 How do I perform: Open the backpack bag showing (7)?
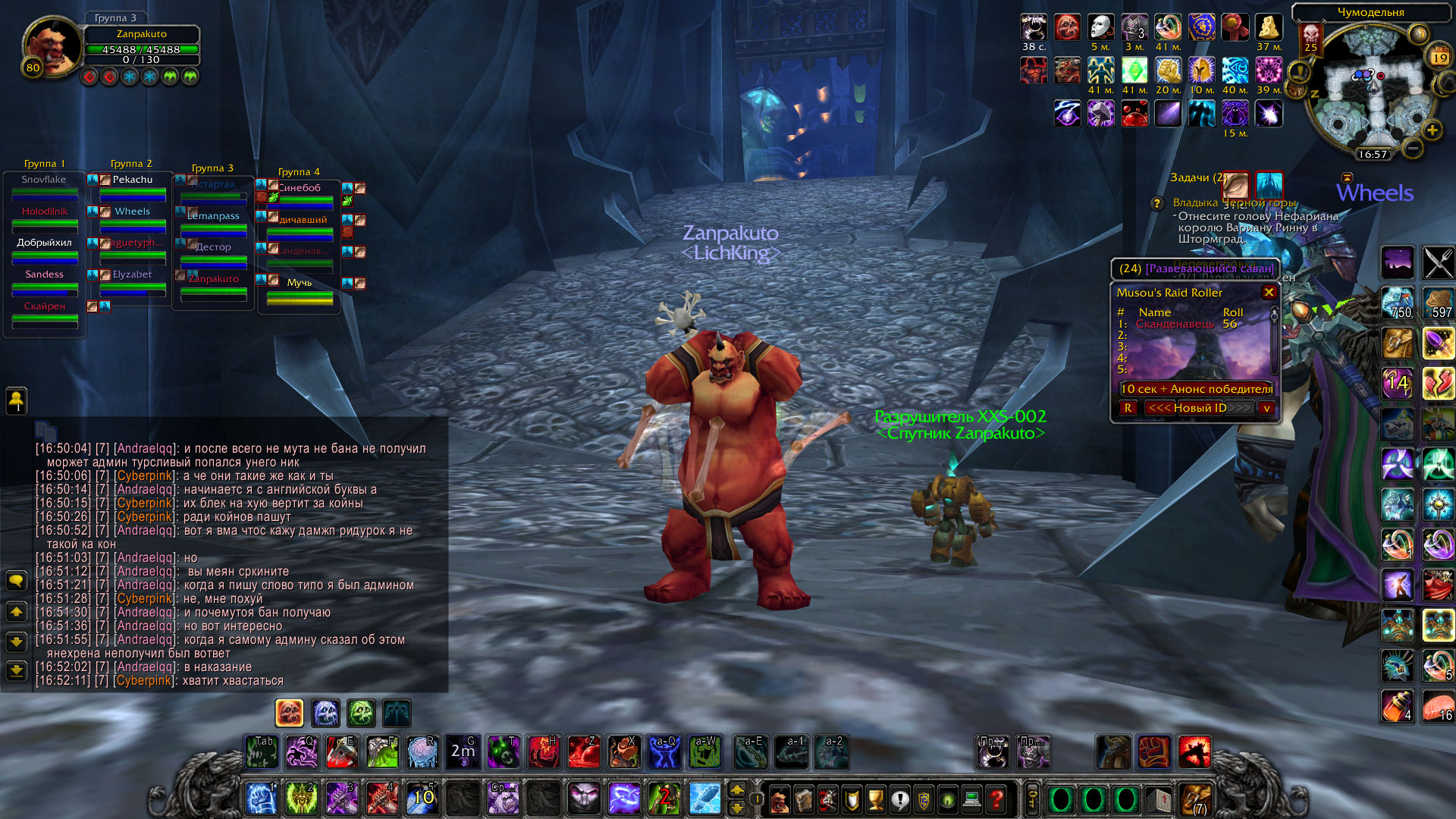point(1197,799)
